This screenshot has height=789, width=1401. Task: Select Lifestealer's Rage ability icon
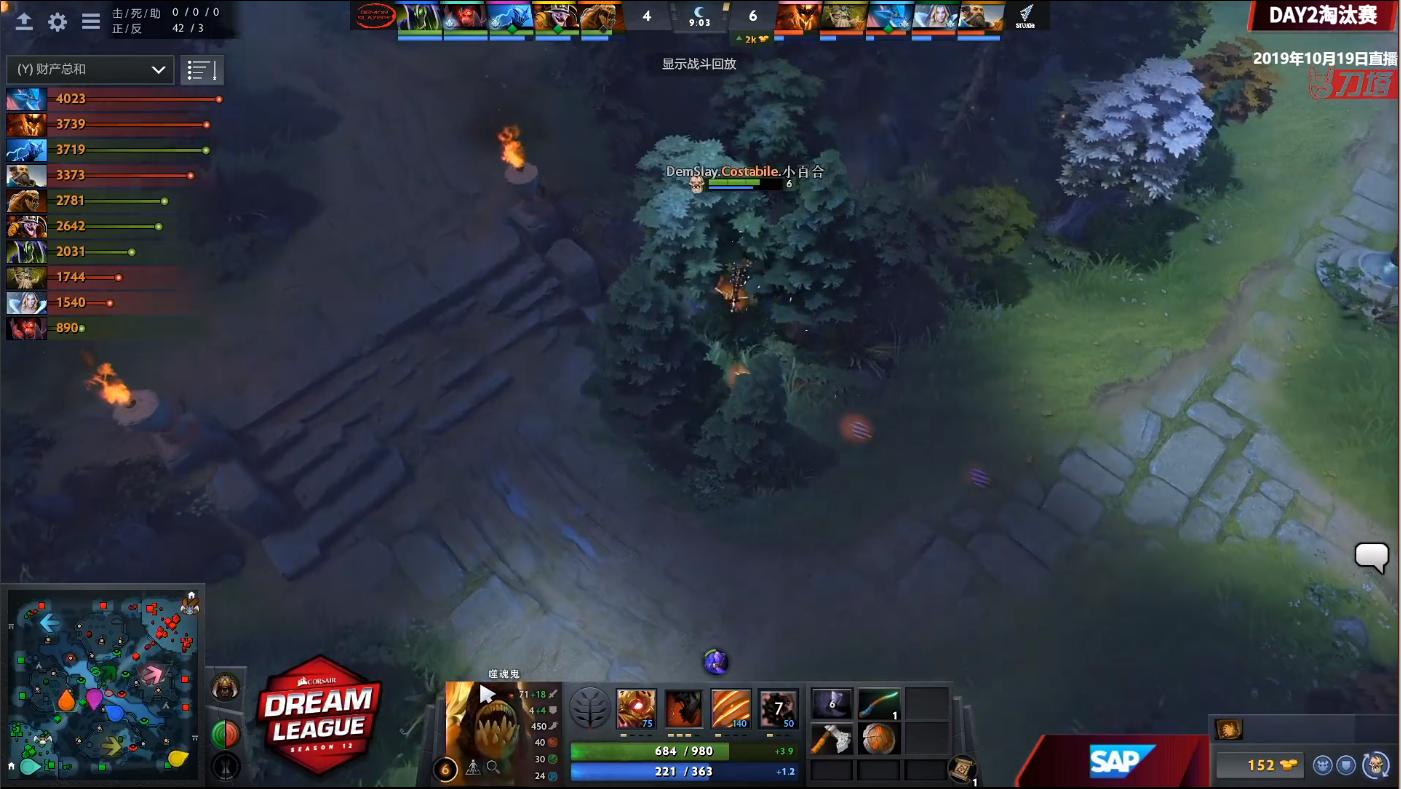coord(635,705)
